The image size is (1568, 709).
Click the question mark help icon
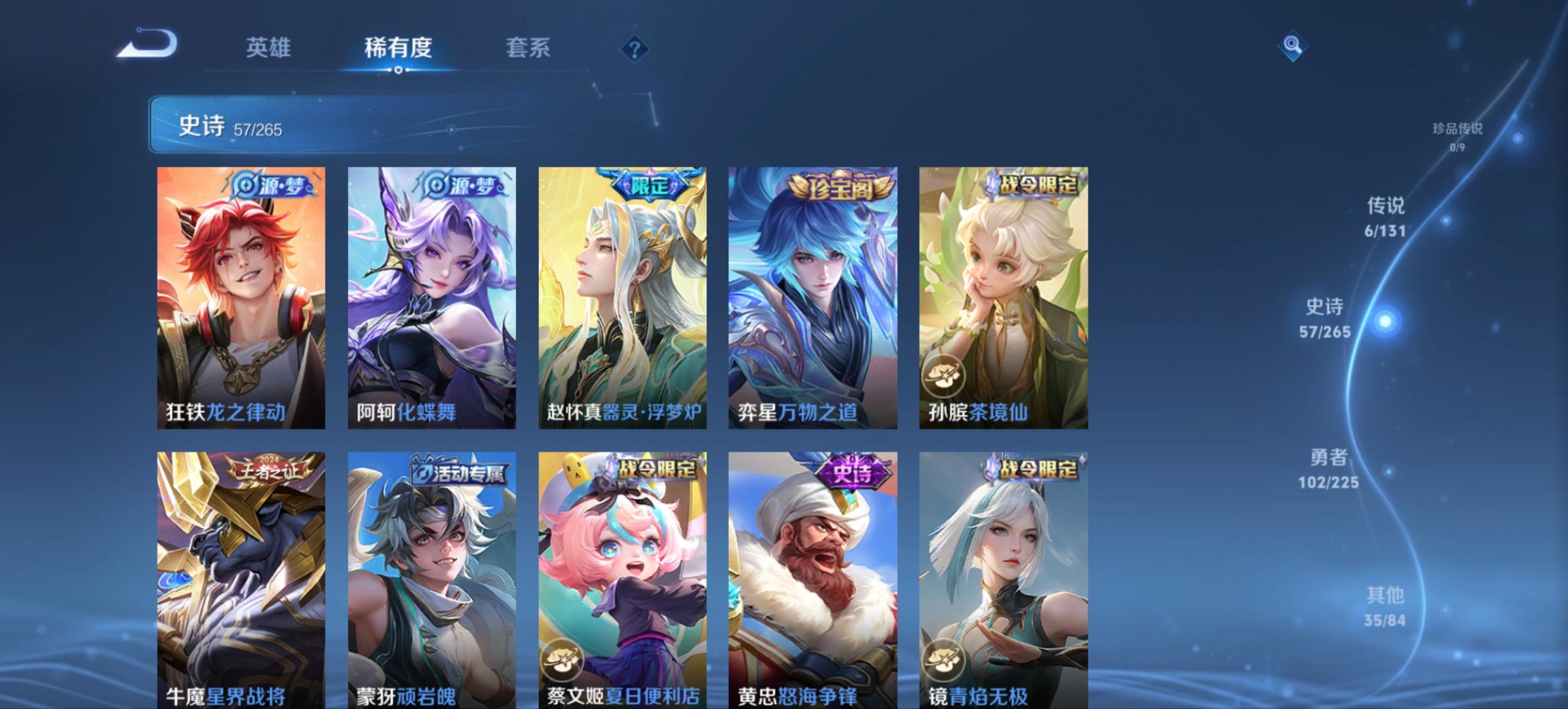(x=635, y=48)
